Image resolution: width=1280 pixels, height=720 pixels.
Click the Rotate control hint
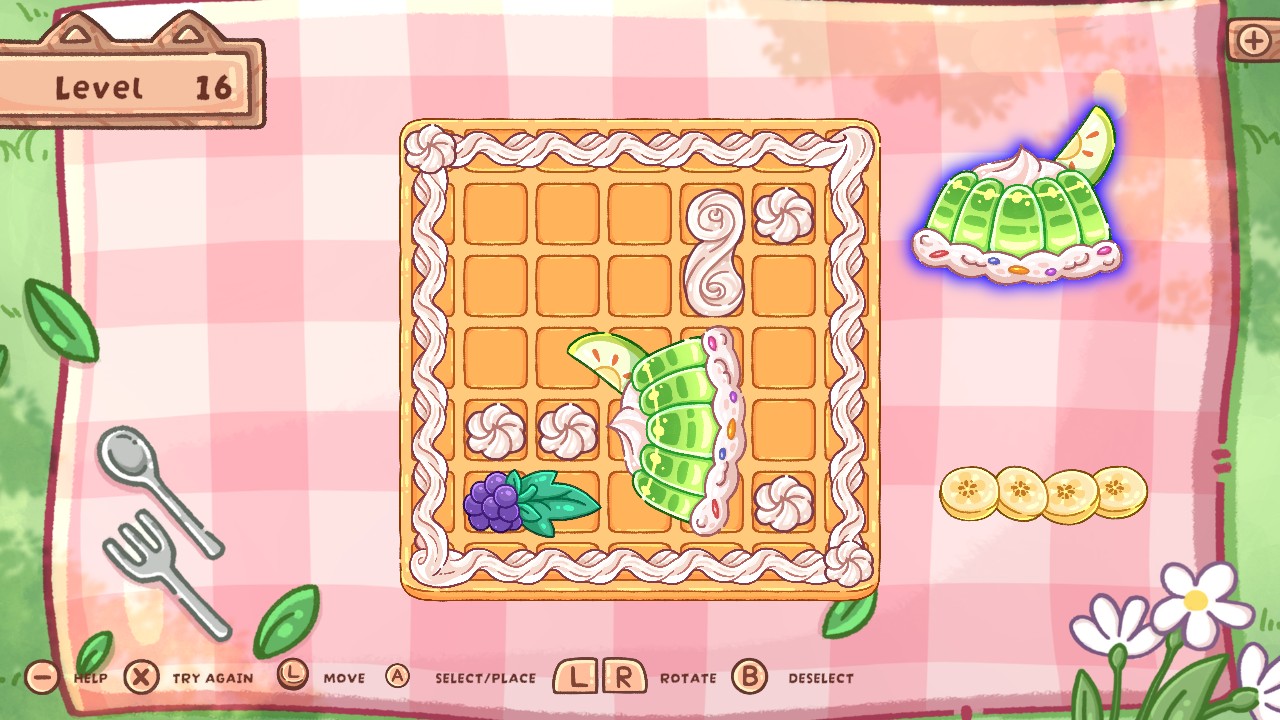pos(688,677)
